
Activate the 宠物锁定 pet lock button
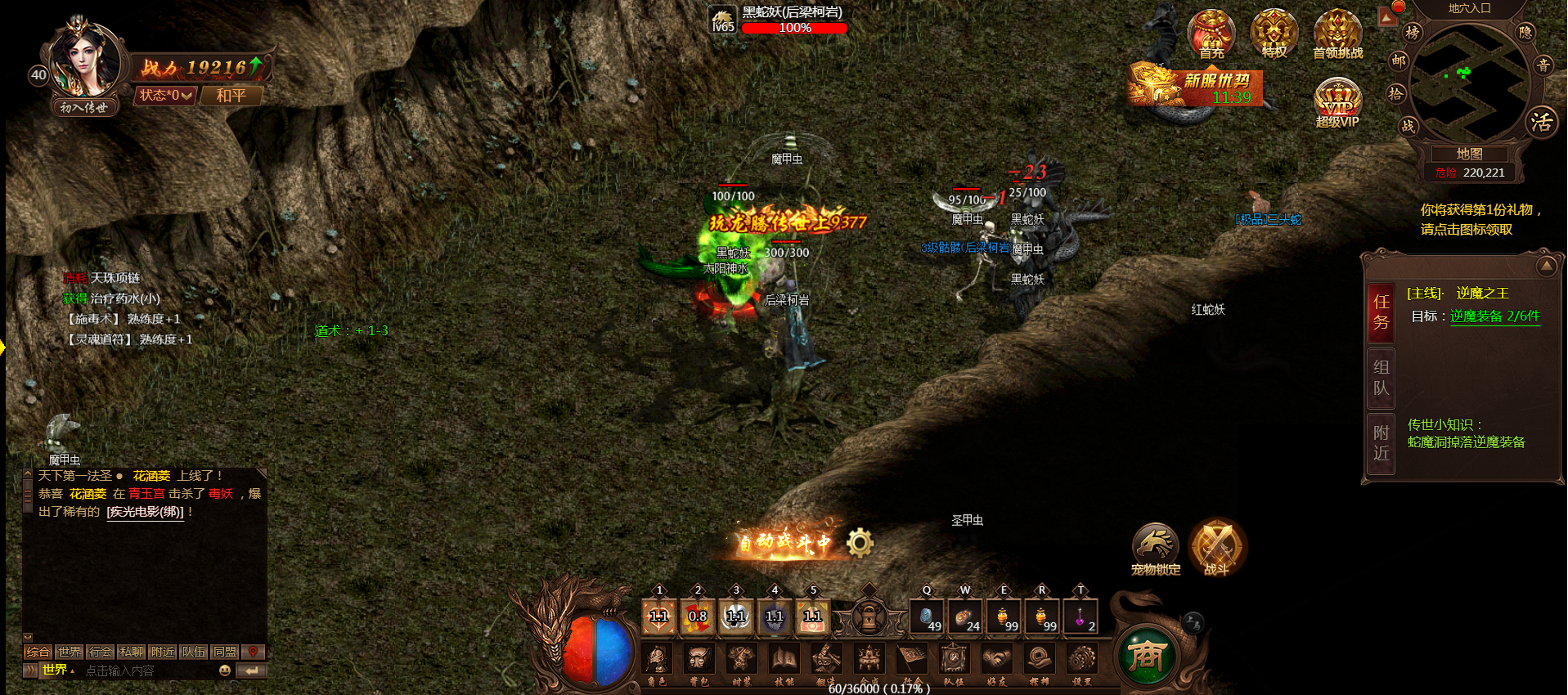click(1155, 546)
